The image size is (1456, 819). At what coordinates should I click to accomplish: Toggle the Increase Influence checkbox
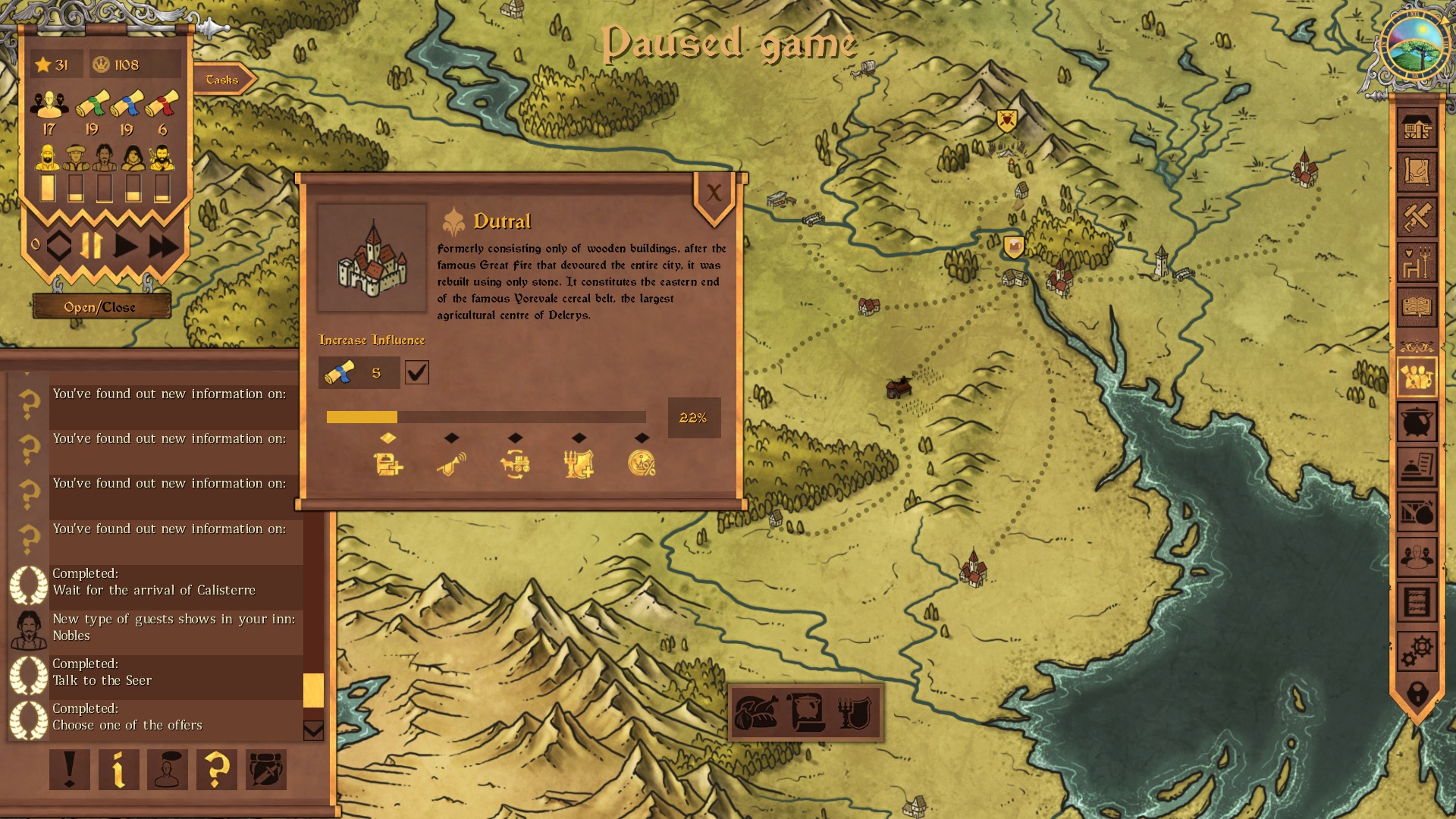417,372
